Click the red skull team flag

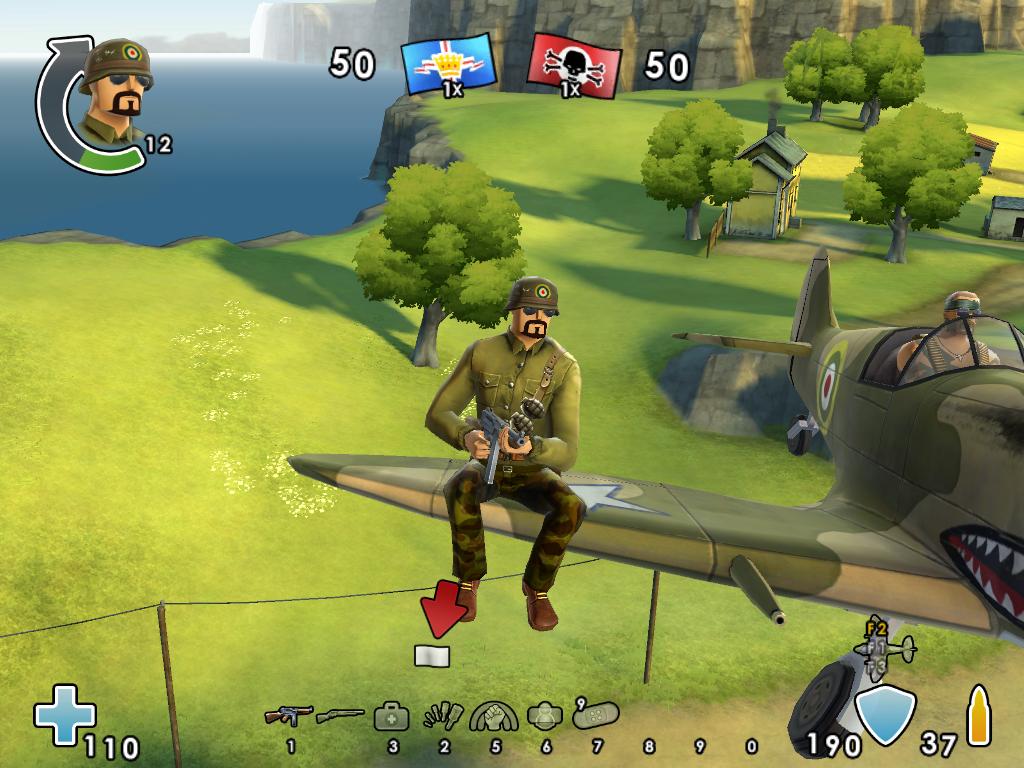pos(573,66)
